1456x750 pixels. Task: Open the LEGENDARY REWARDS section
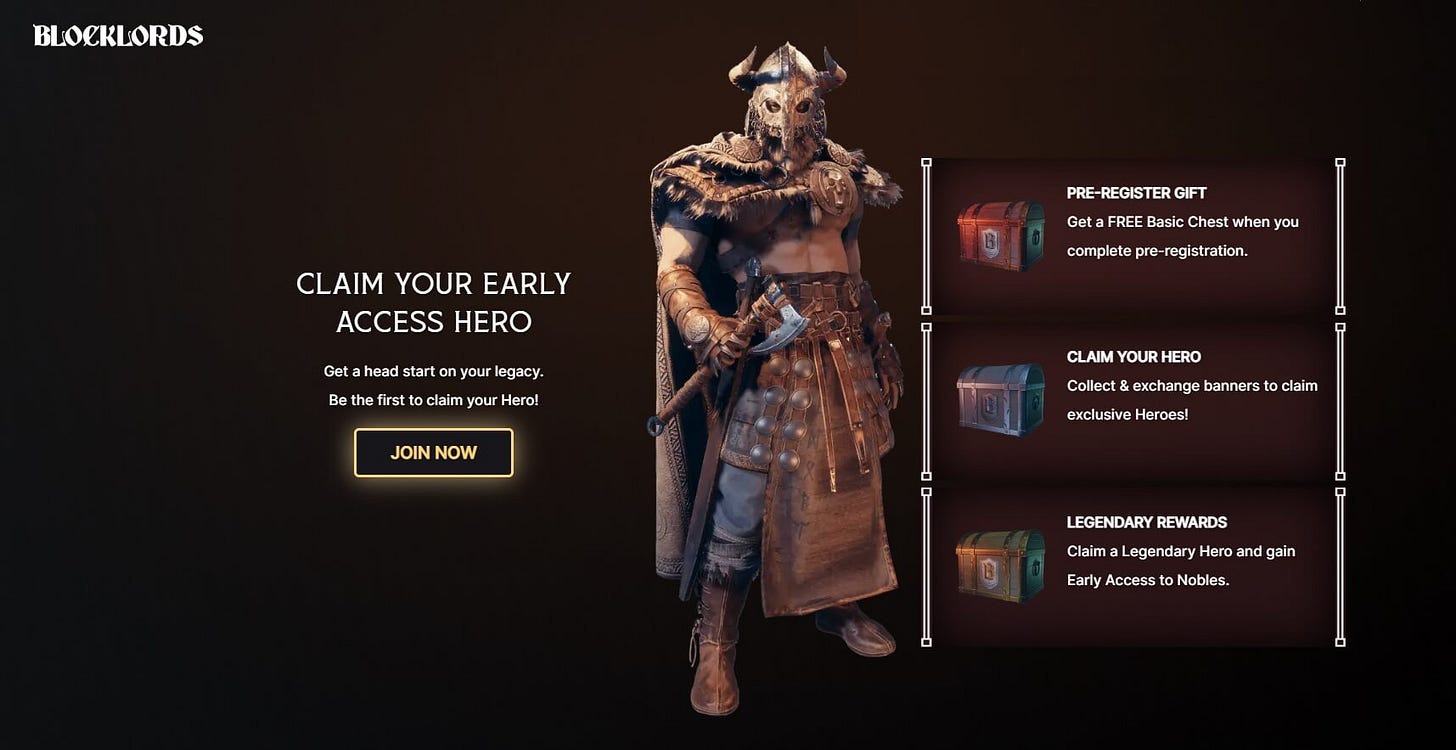(x=1148, y=522)
